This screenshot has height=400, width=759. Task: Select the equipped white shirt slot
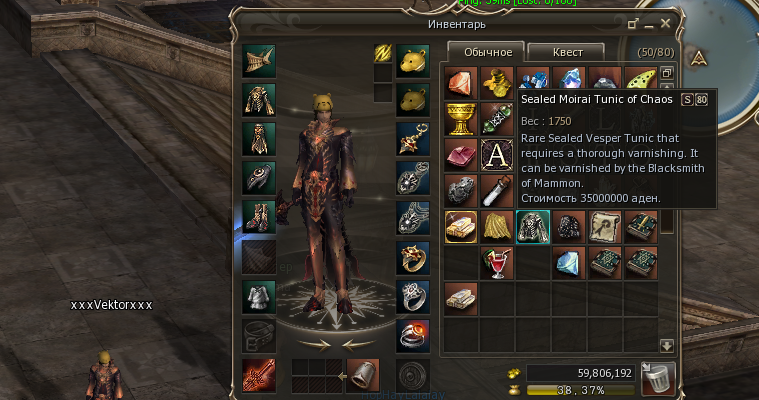(x=259, y=298)
